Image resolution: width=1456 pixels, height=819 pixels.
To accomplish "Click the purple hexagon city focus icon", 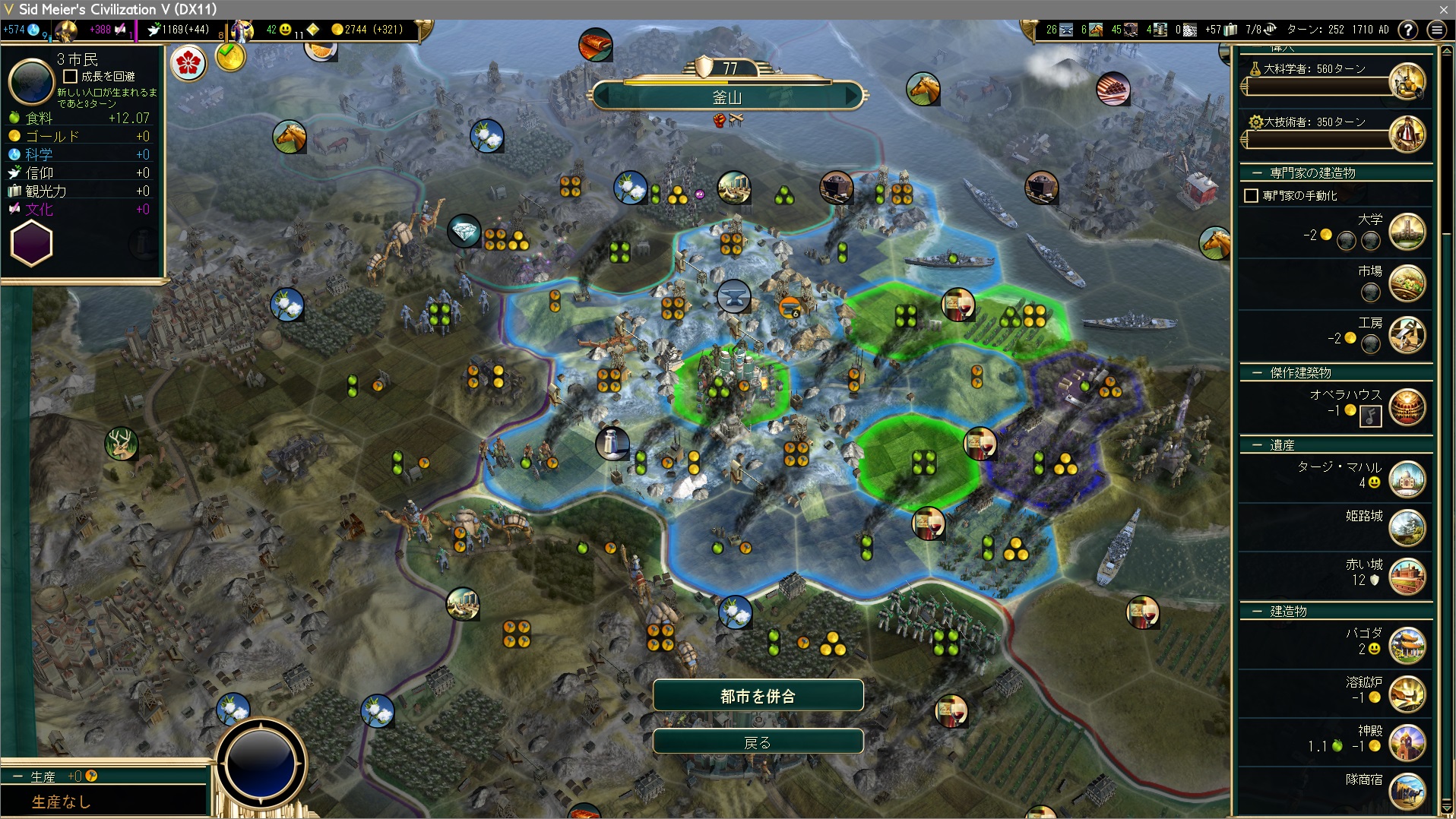I will pos(31,244).
